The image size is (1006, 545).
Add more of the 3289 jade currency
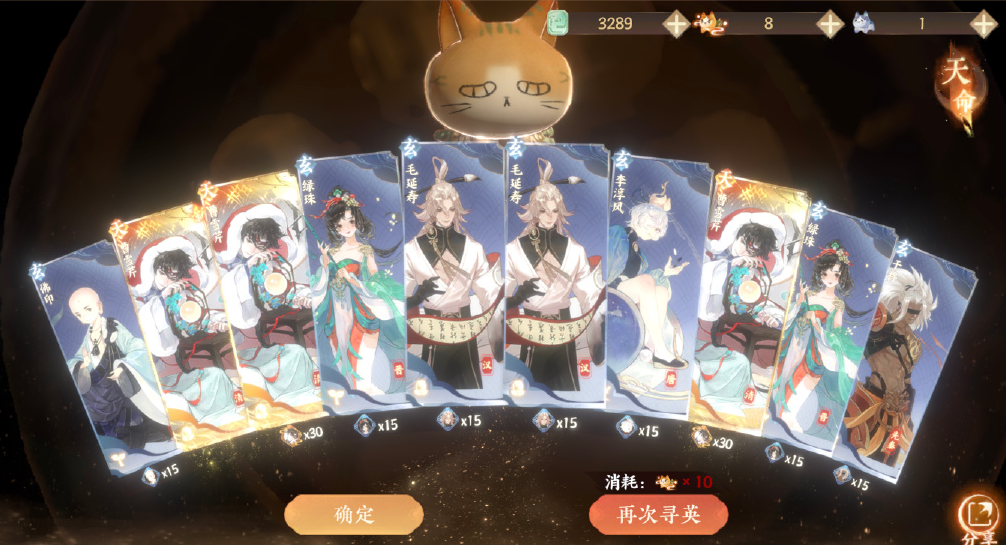tap(677, 23)
